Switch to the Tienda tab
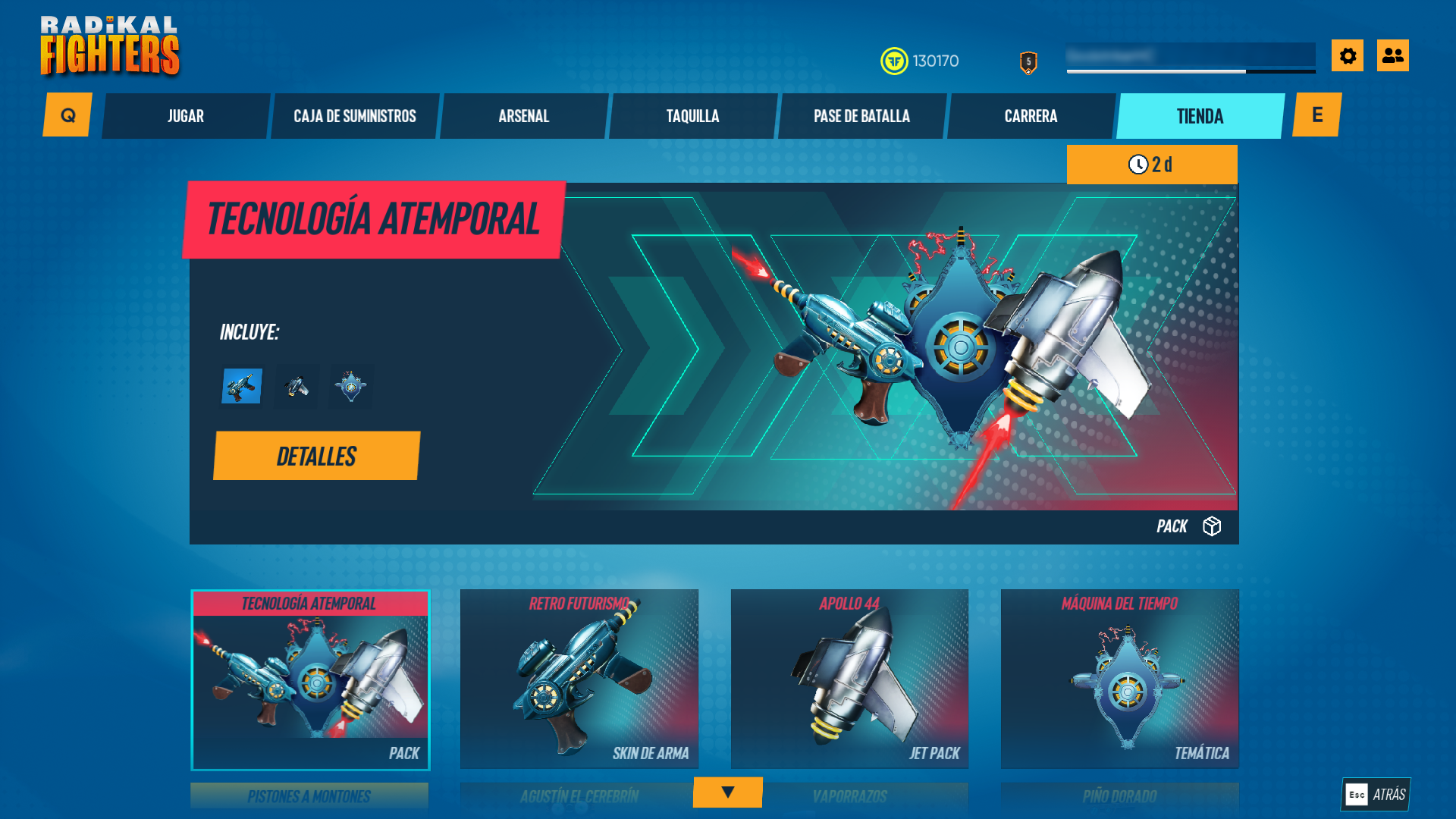Screen dimensions: 1456x819 1200,116
